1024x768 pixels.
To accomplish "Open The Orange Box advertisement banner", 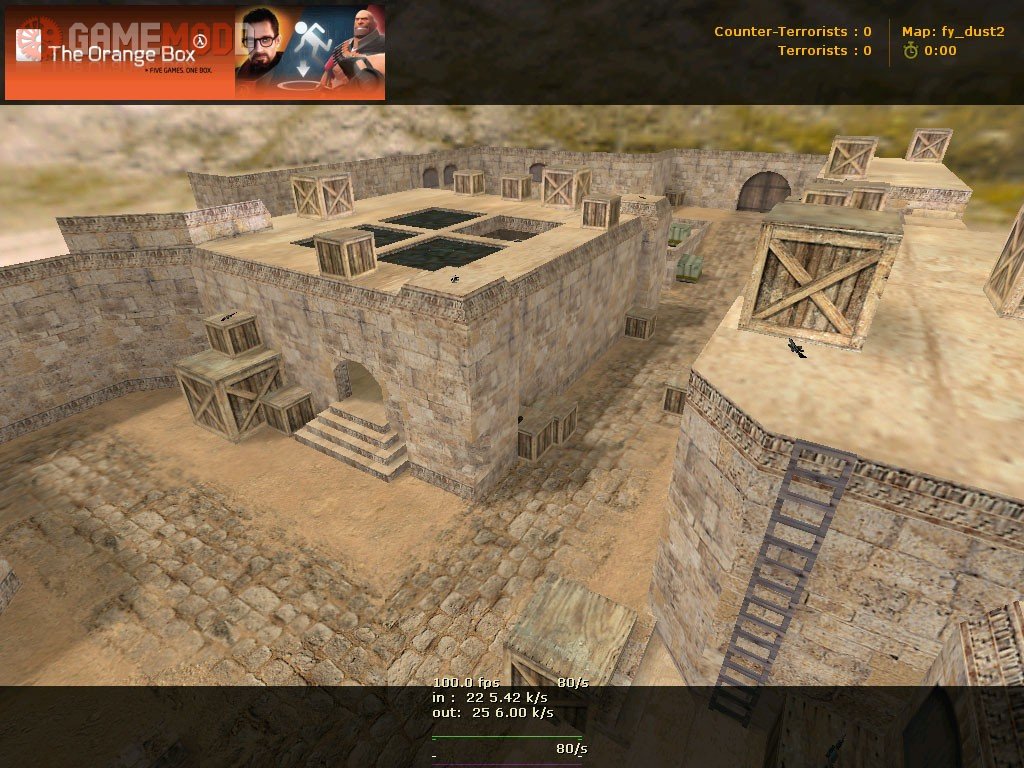I will pos(195,52).
